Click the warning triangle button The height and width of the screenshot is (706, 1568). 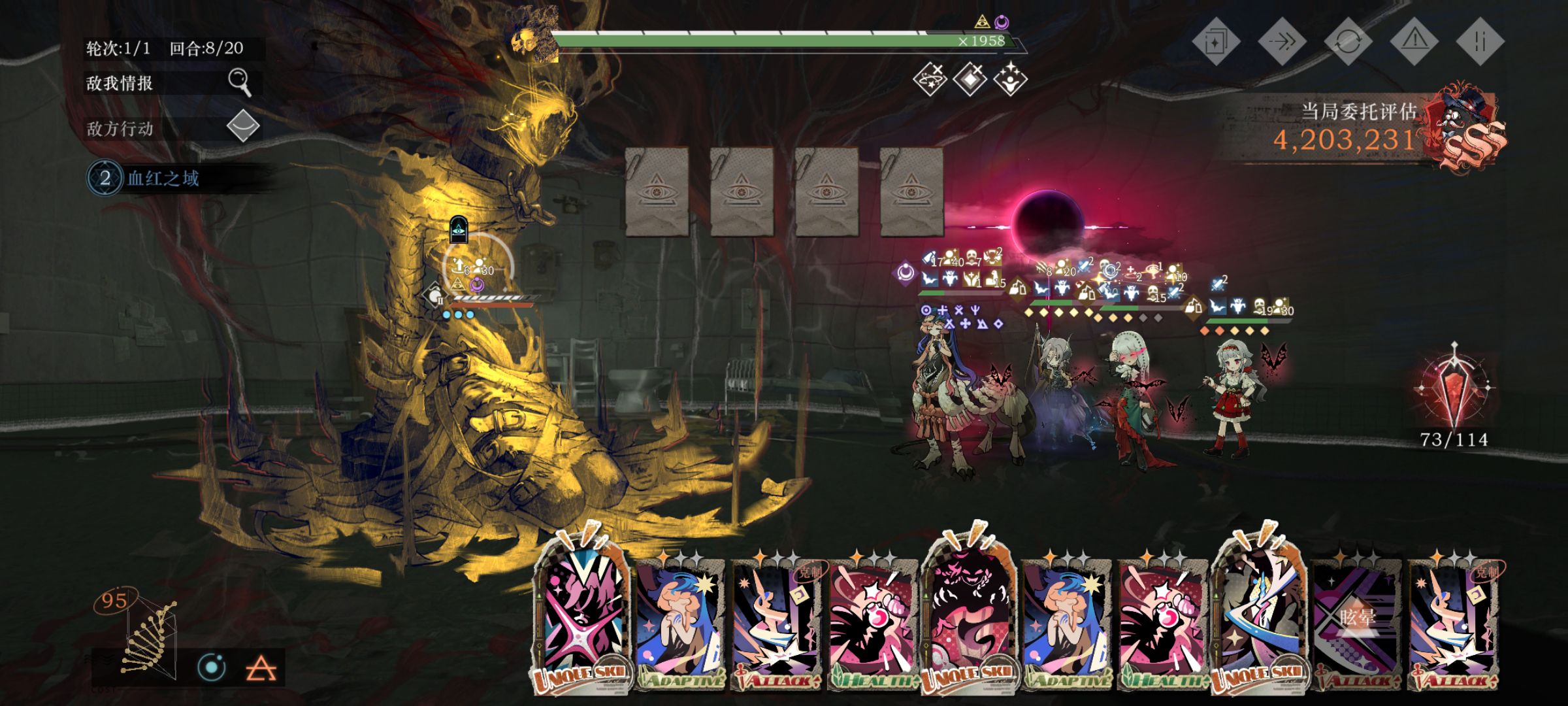pos(1414,42)
